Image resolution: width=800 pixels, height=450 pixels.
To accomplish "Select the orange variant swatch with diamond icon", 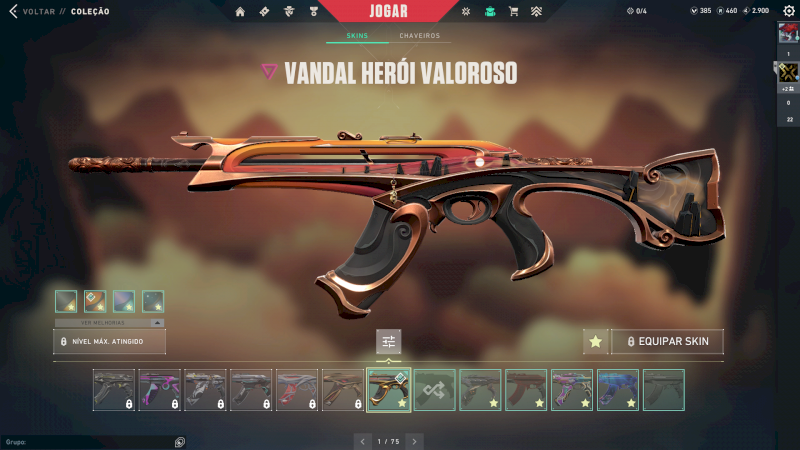I will coord(95,300).
